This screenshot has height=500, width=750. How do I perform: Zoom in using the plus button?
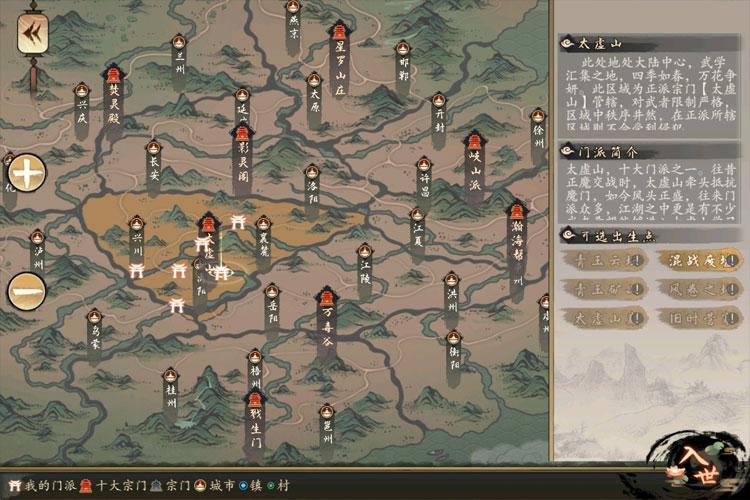(27, 174)
